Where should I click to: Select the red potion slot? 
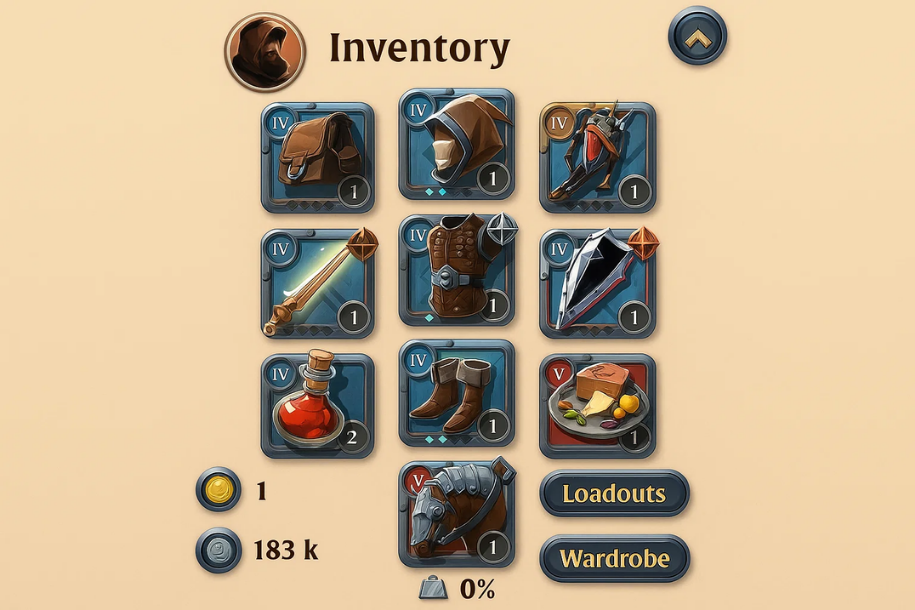317,405
